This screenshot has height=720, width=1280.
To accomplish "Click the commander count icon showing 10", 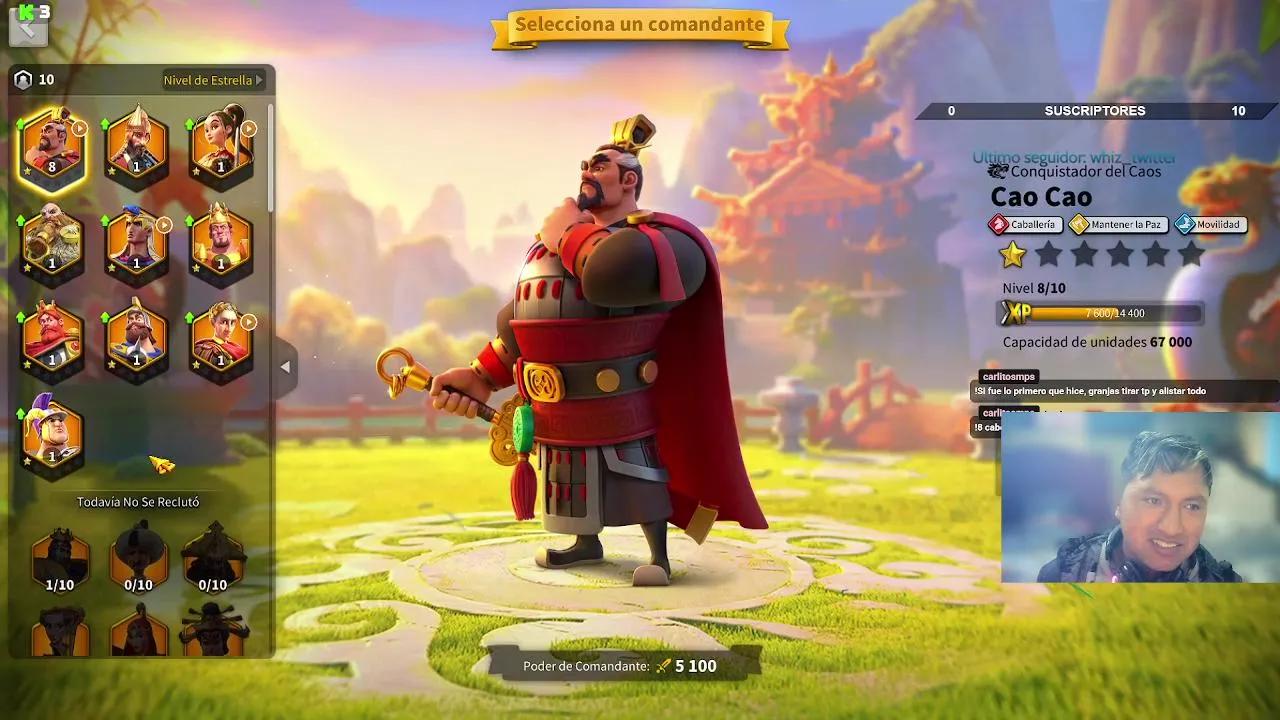I will pos(25,78).
